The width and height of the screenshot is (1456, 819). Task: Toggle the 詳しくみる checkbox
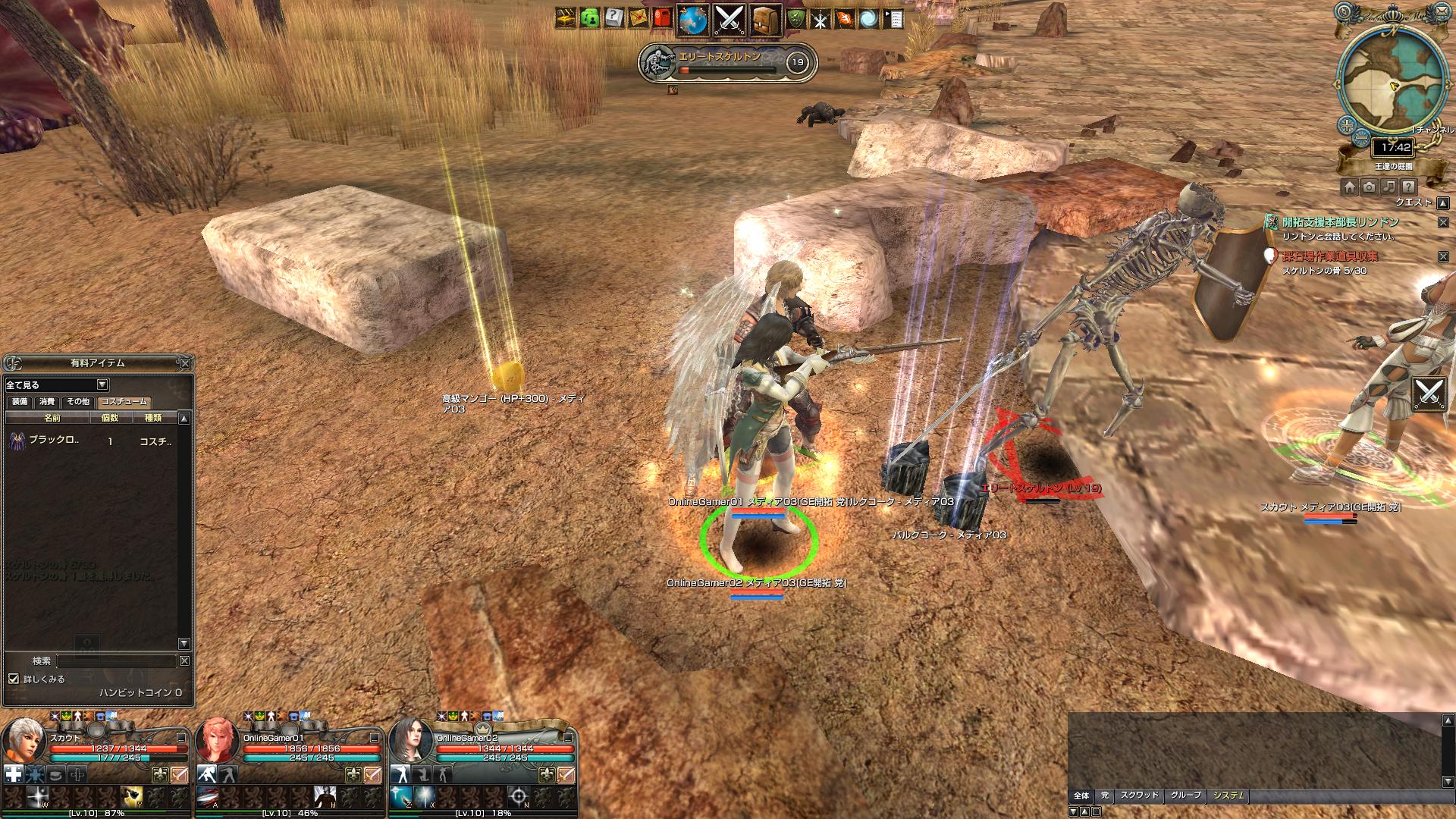pyautogui.click(x=14, y=679)
